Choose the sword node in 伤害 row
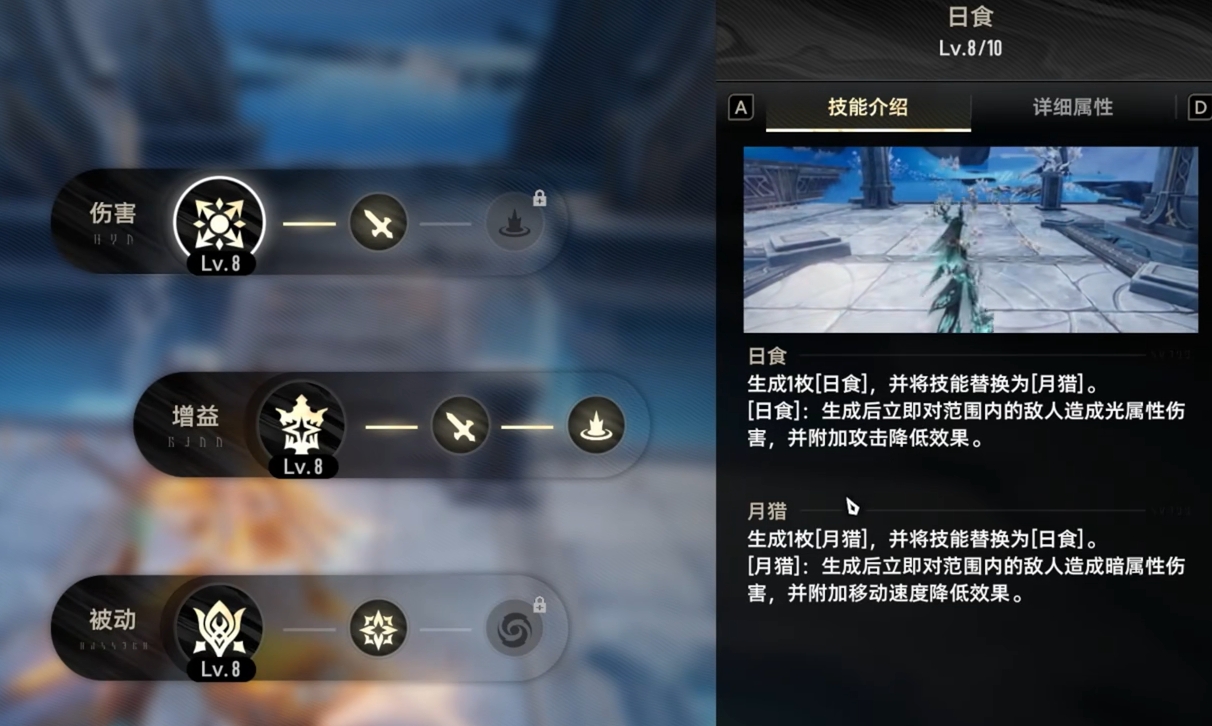The height and width of the screenshot is (726, 1212). pos(378,222)
